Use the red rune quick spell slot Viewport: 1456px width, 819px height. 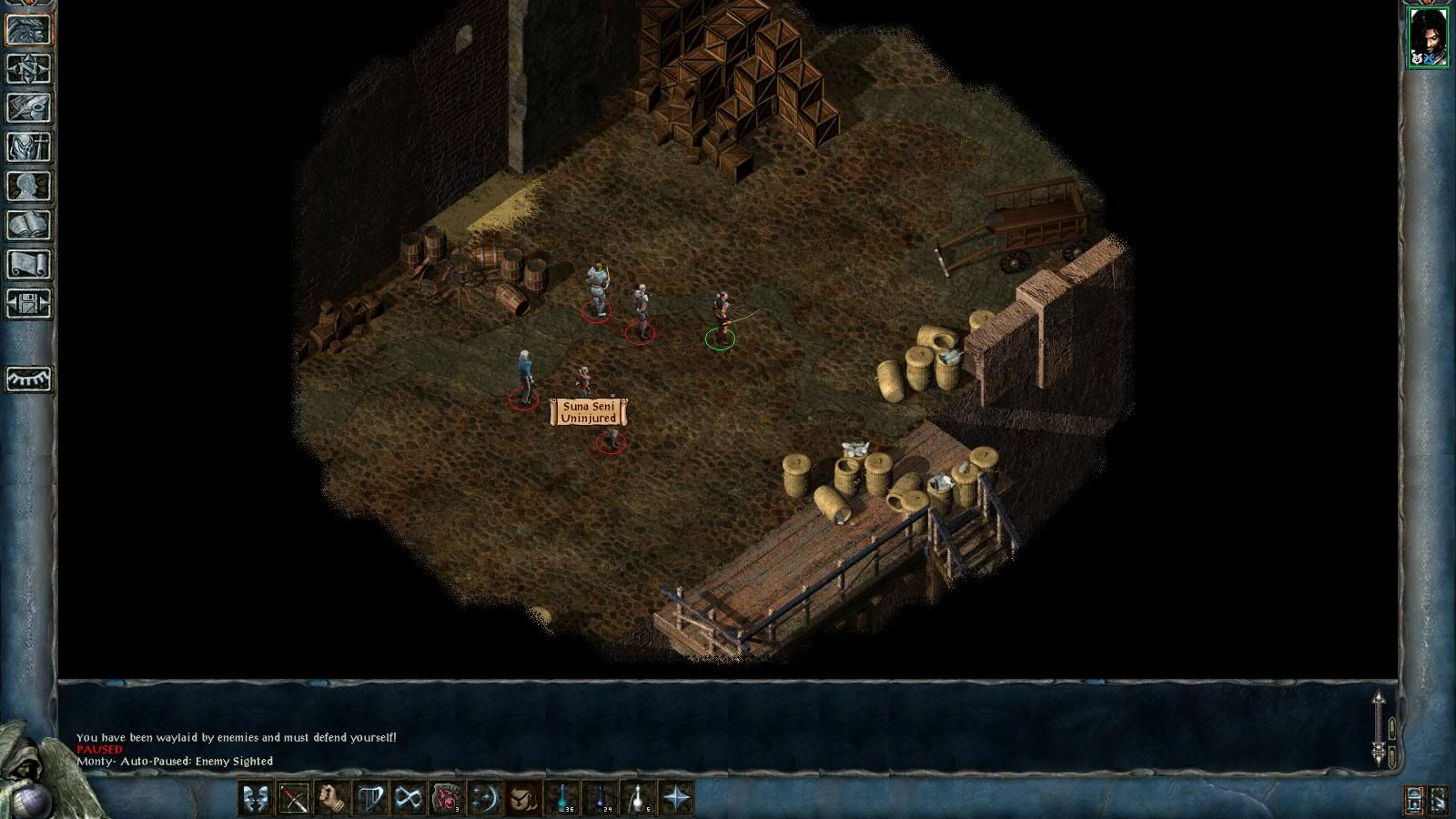tap(446, 799)
